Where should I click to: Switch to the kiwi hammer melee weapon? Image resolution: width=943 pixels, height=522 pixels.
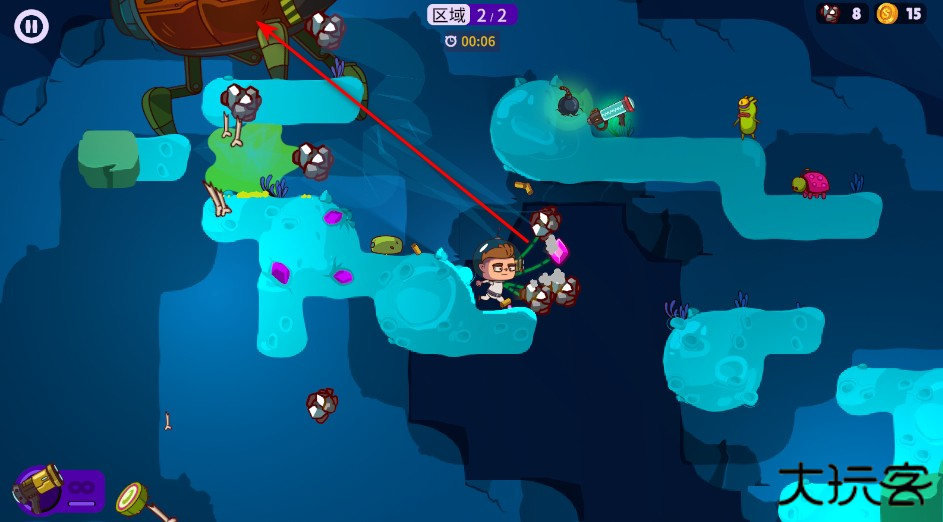pyautogui.click(x=137, y=499)
